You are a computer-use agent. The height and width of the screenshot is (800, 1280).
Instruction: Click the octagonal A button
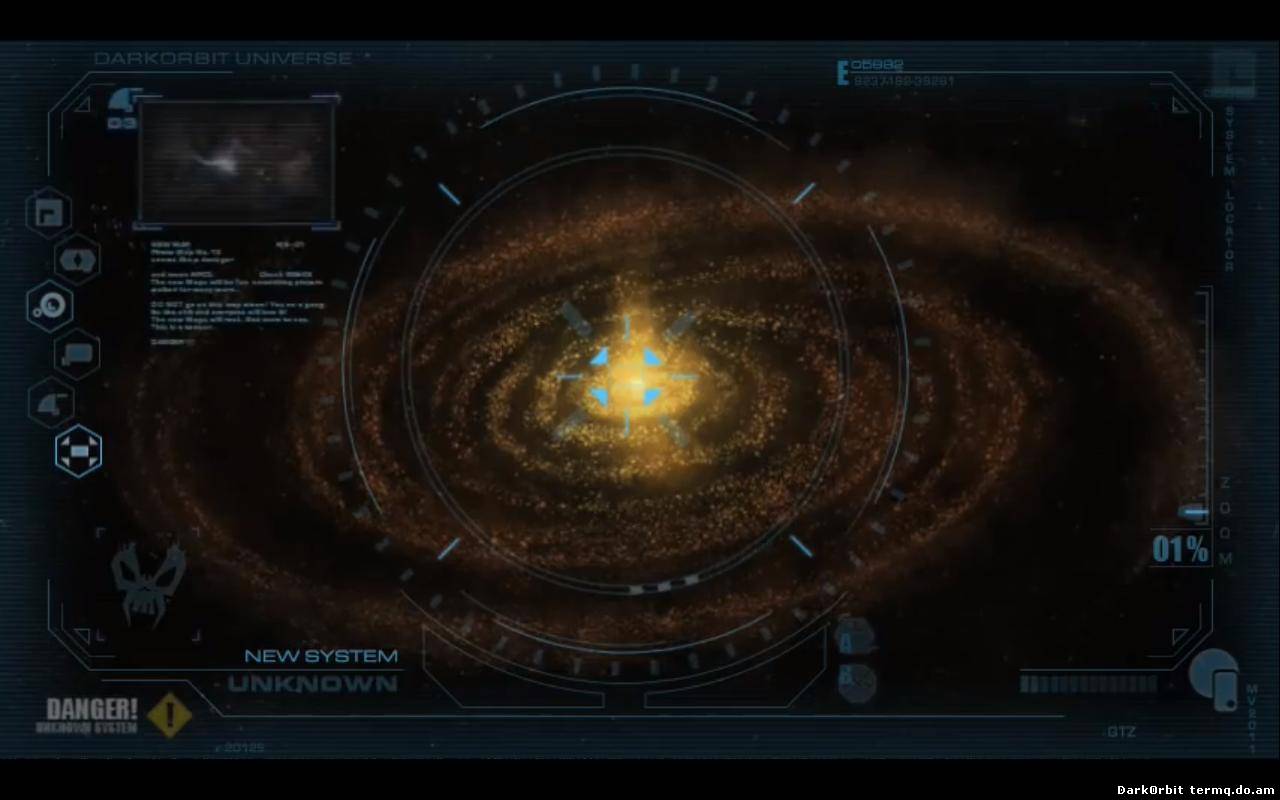pyautogui.click(x=855, y=637)
